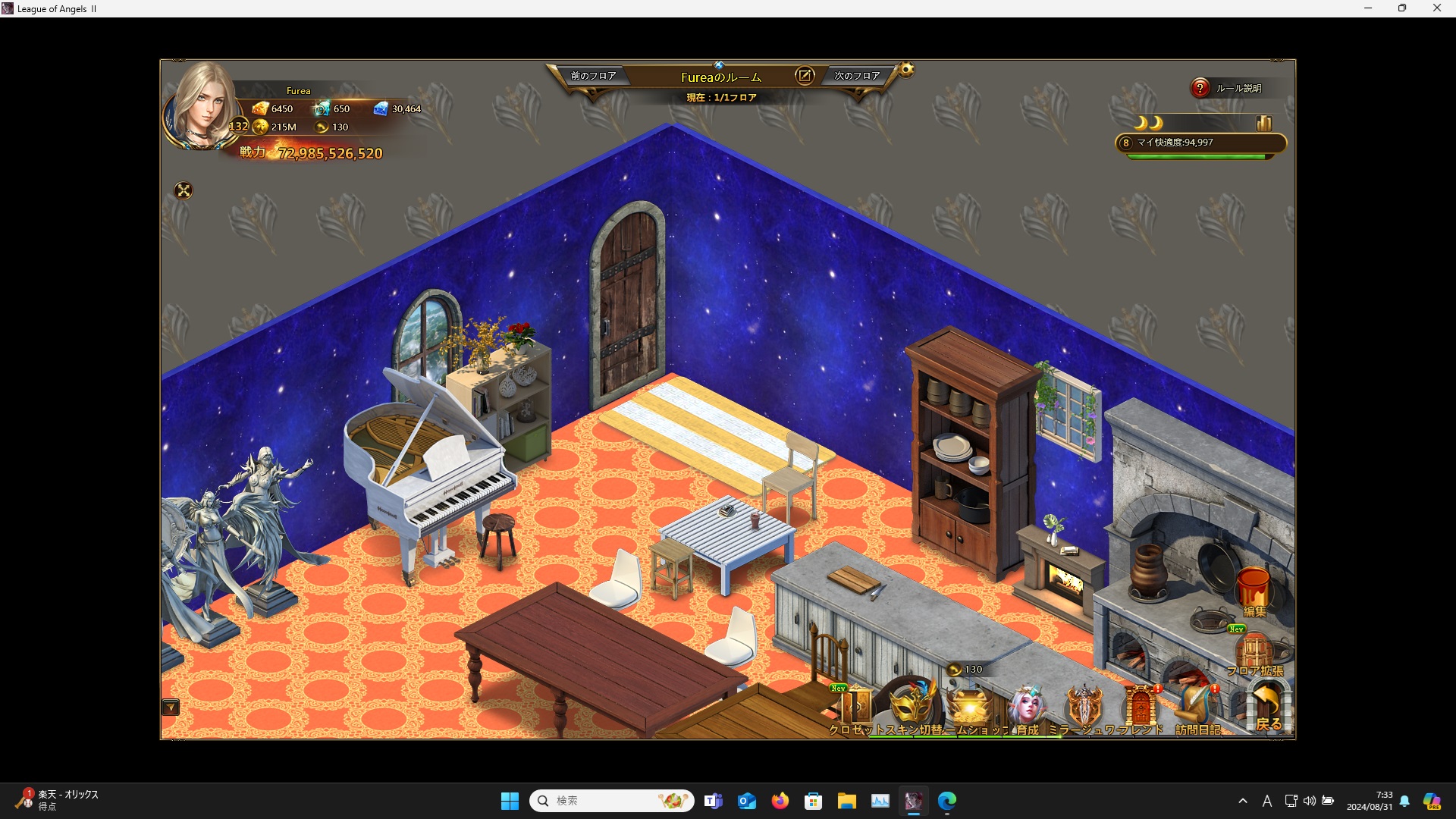Show the comfort ranking bar-chart icon
The height and width of the screenshot is (819, 1456).
[1263, 123]
